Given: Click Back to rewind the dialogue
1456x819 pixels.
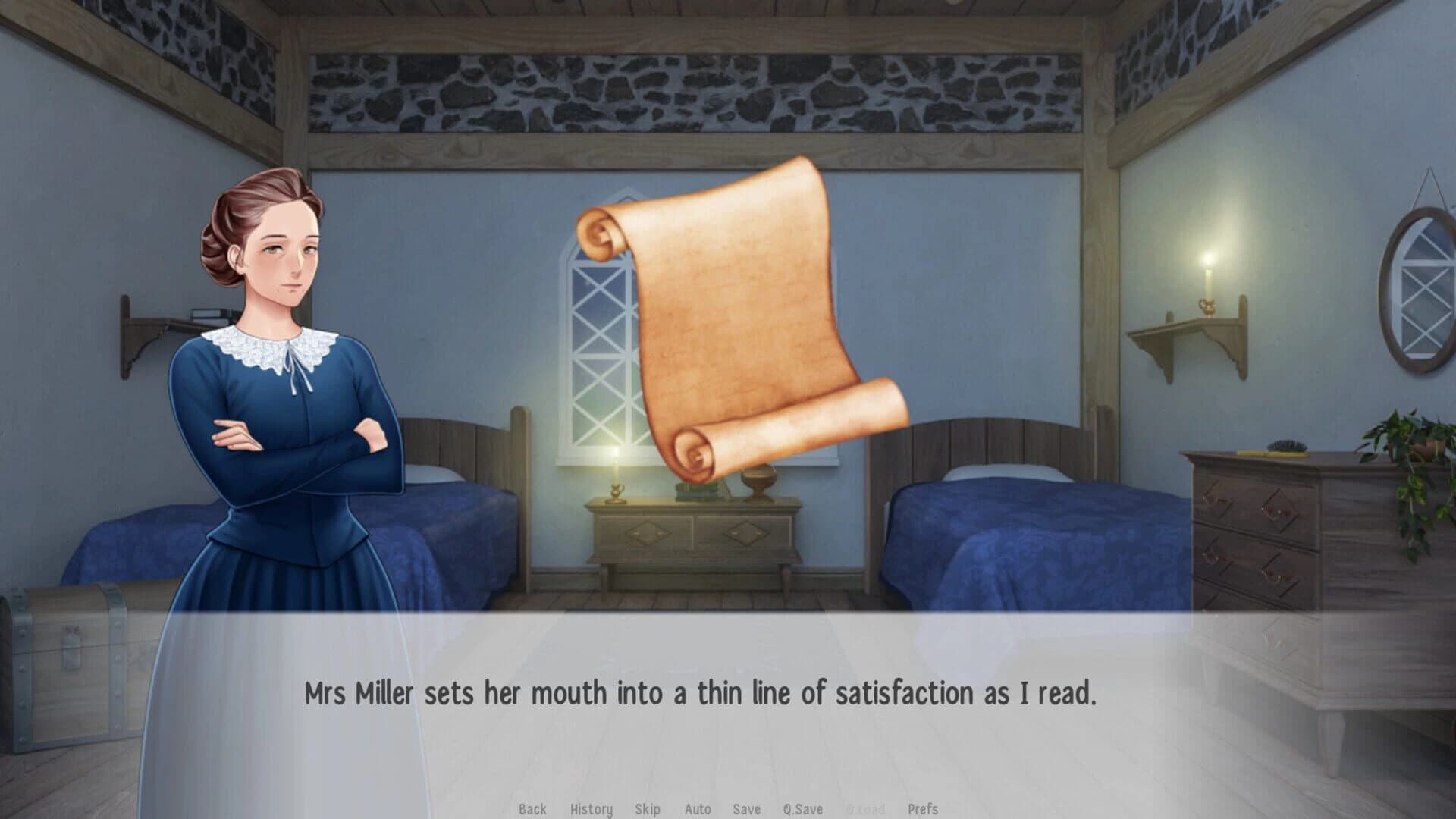Looking at the screenshot, I should 533,809.
